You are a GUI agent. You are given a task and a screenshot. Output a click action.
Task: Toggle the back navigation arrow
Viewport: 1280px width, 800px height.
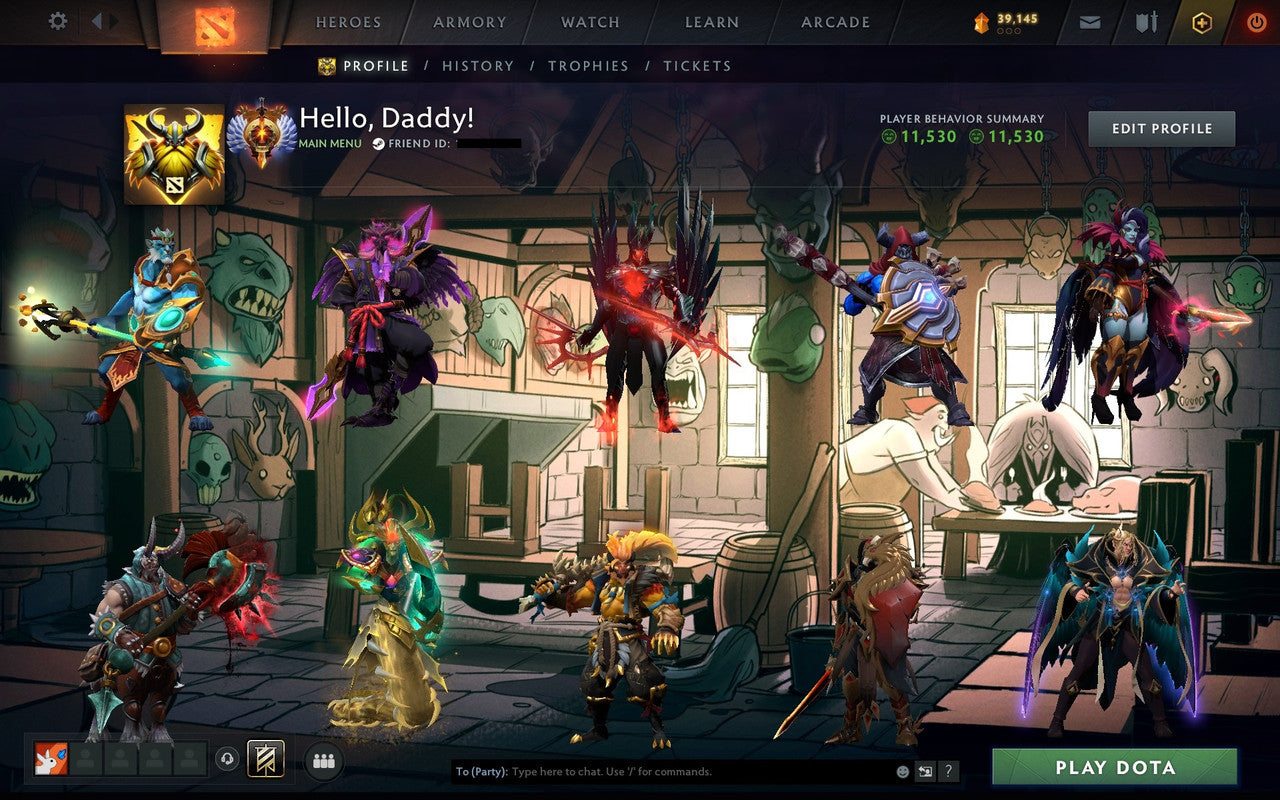click(97, 21)
